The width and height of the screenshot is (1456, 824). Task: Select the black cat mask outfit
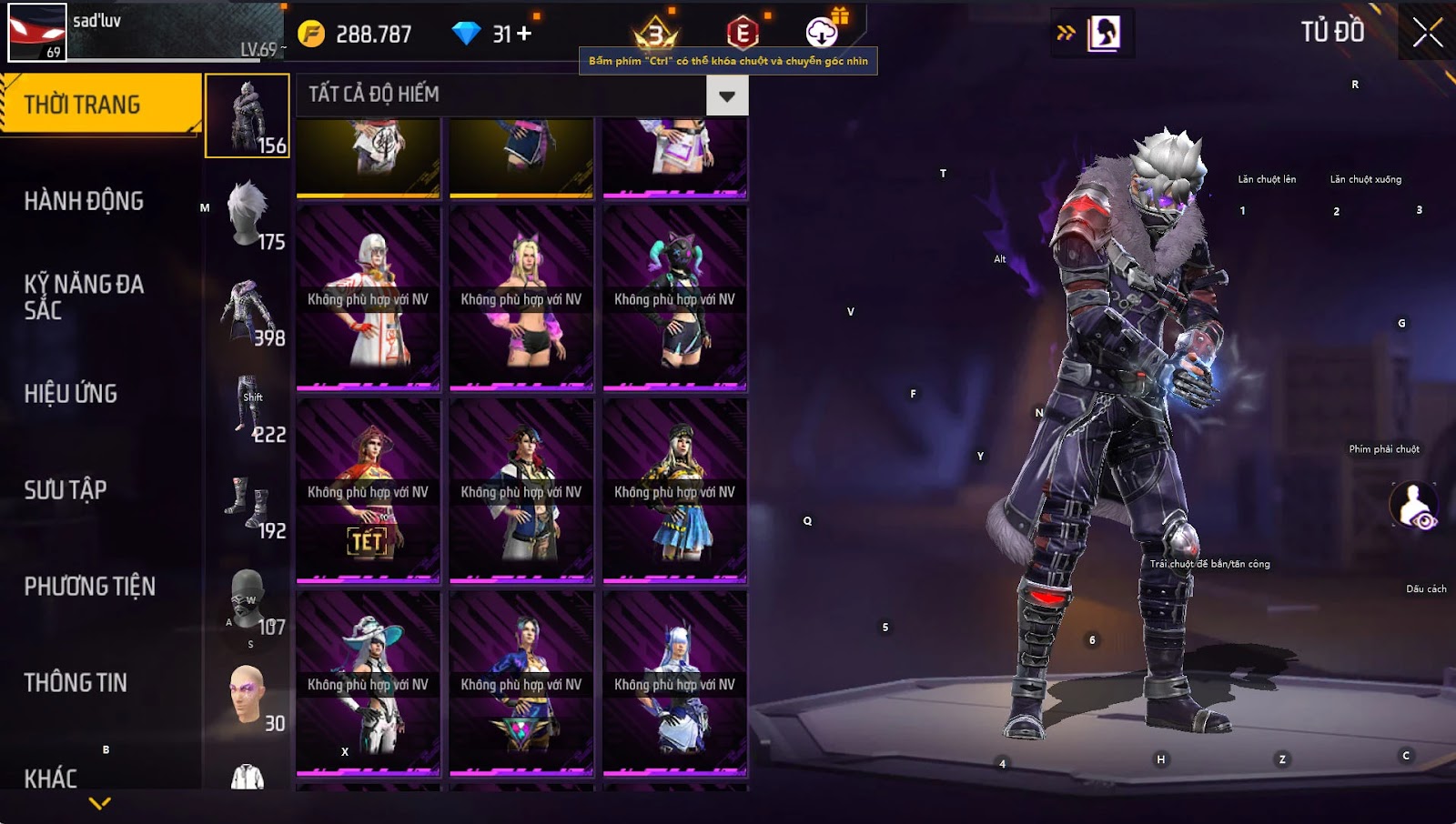pos(674,298)
